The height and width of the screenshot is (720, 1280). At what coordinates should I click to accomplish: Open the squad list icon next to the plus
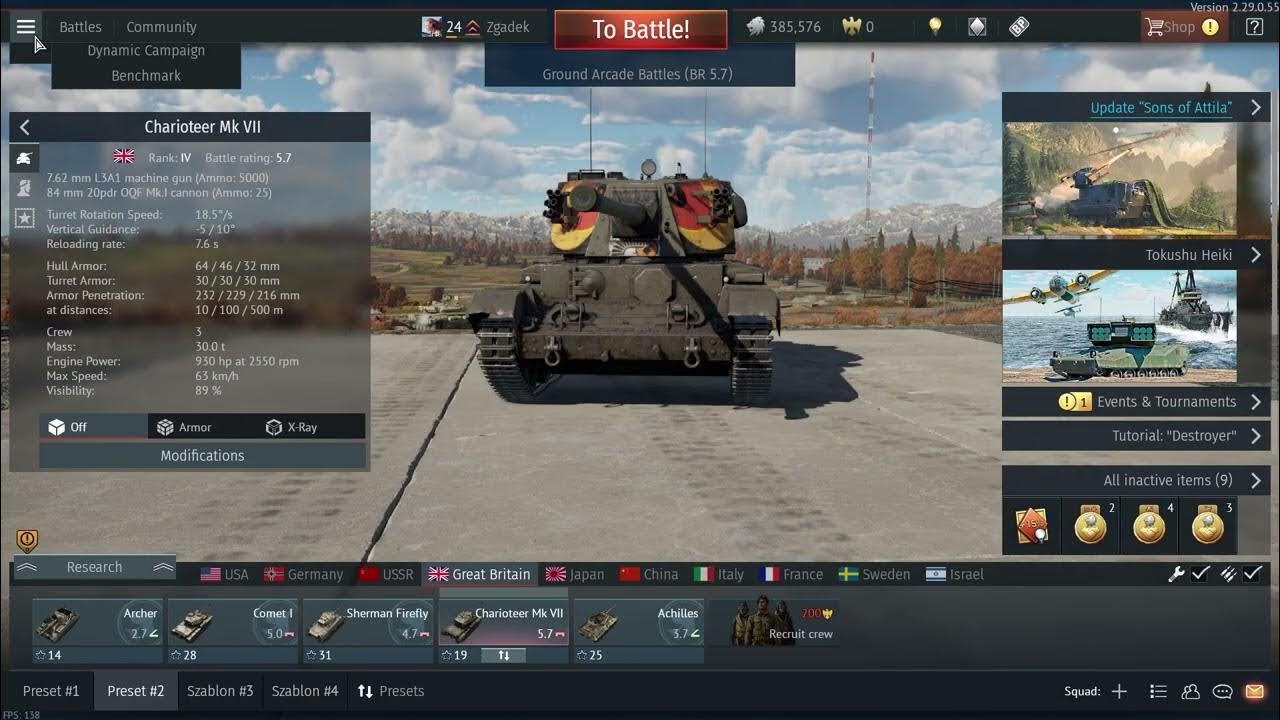[1157, 690]
